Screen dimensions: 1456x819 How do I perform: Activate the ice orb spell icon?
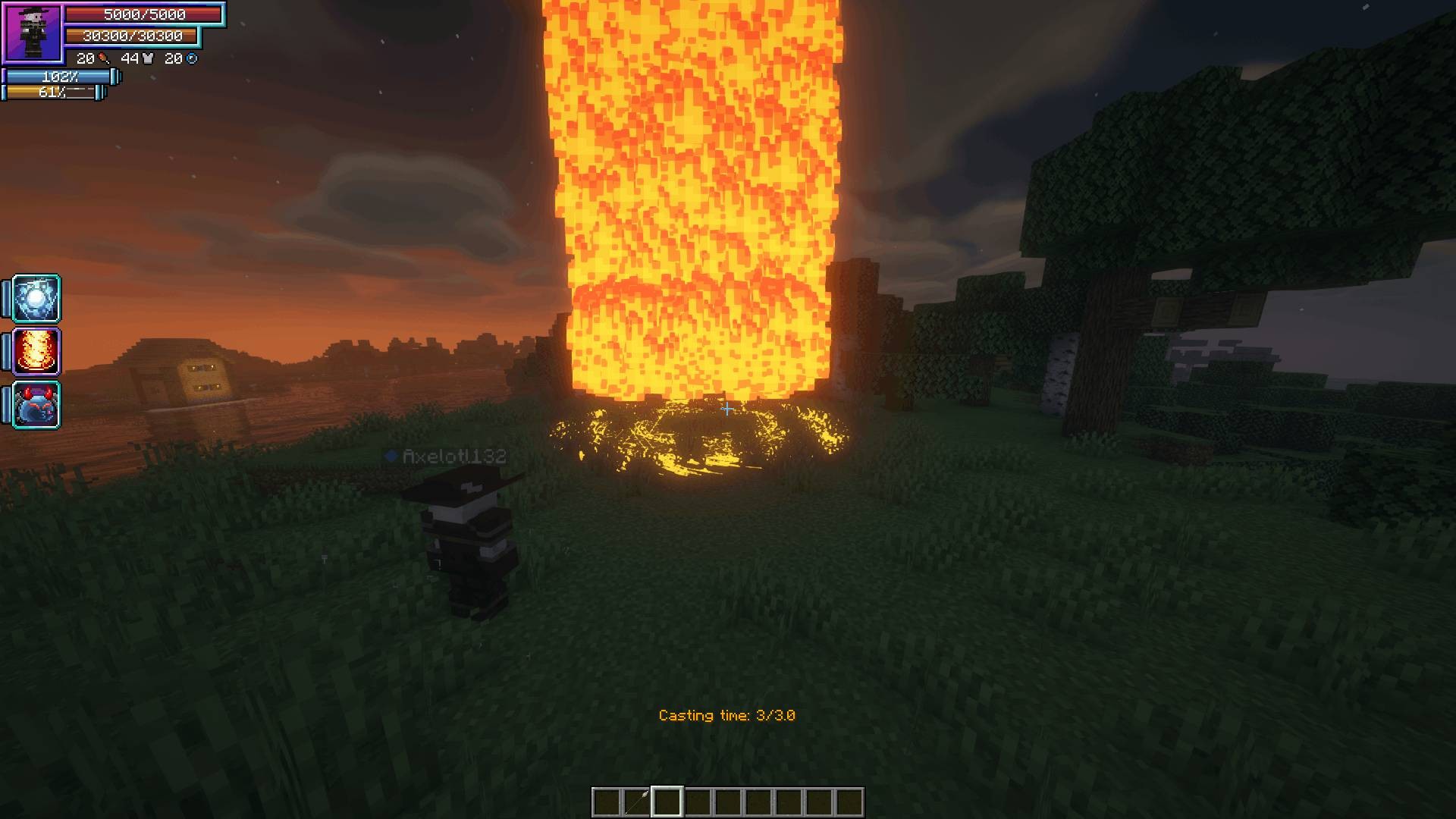[x=36, y=299]
